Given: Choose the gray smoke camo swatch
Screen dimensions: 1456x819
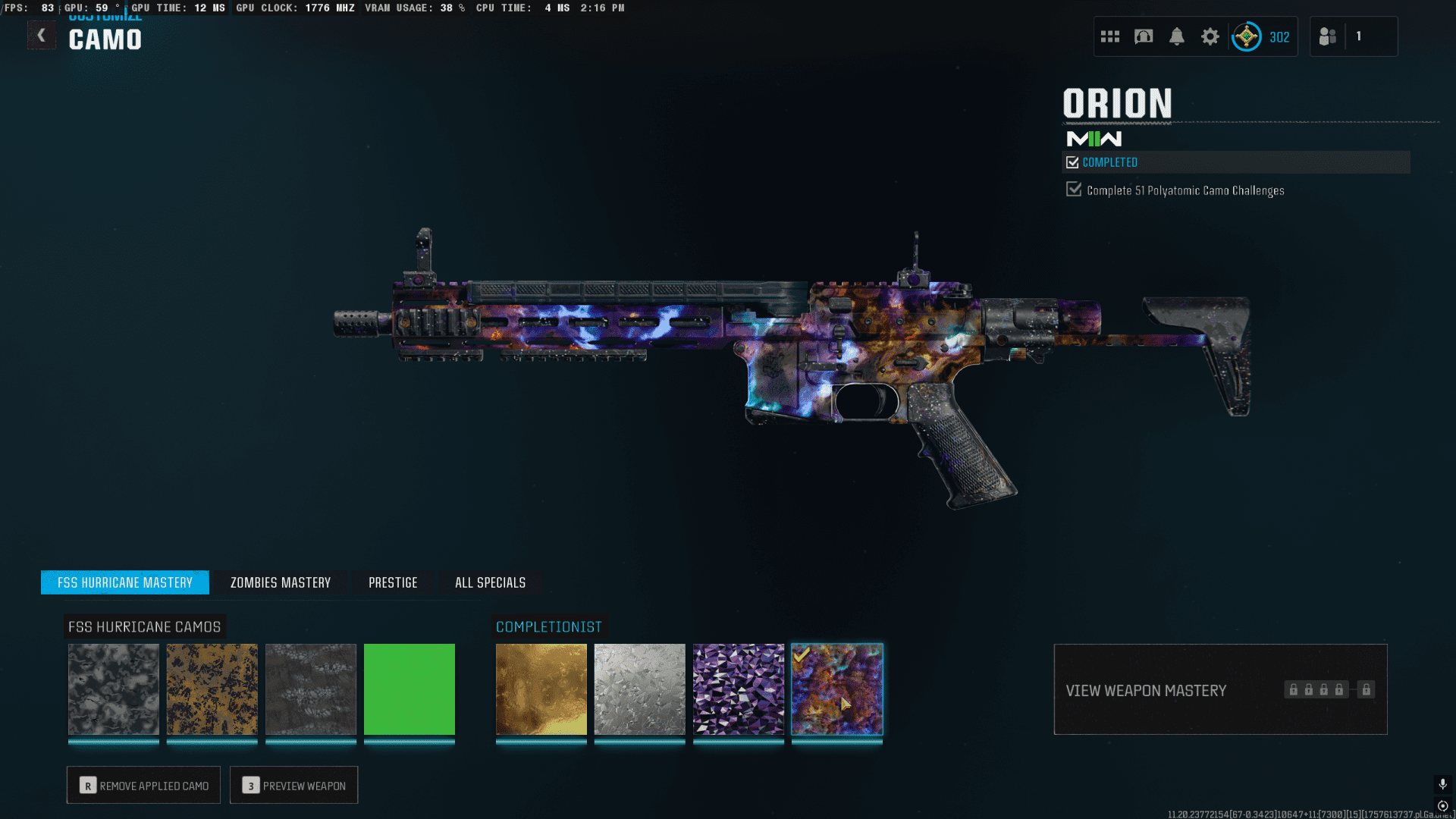Looking at the screenshot, I should tap(114, 689).
